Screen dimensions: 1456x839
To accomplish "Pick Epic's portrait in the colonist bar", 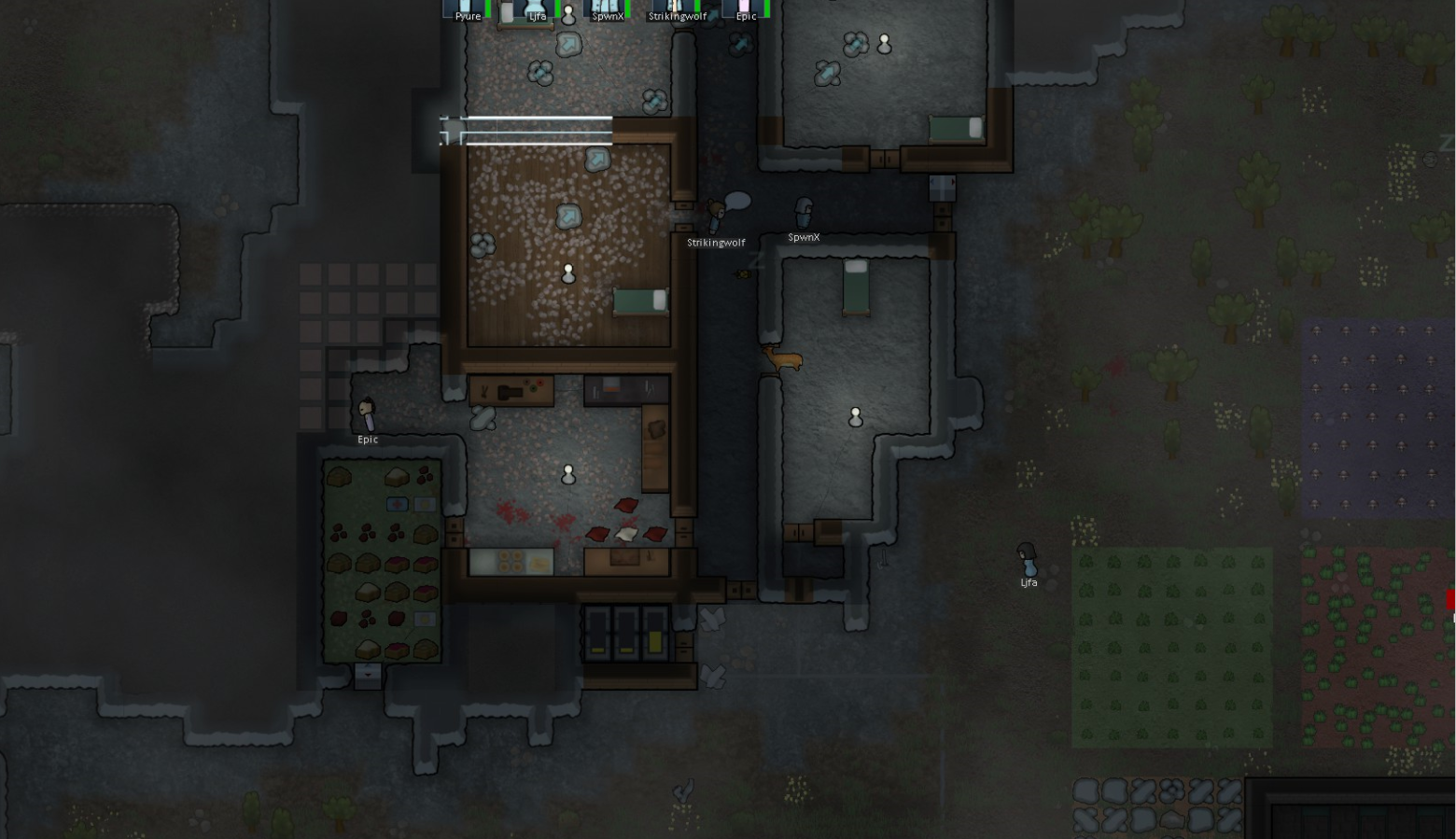I will coord(746,9).
